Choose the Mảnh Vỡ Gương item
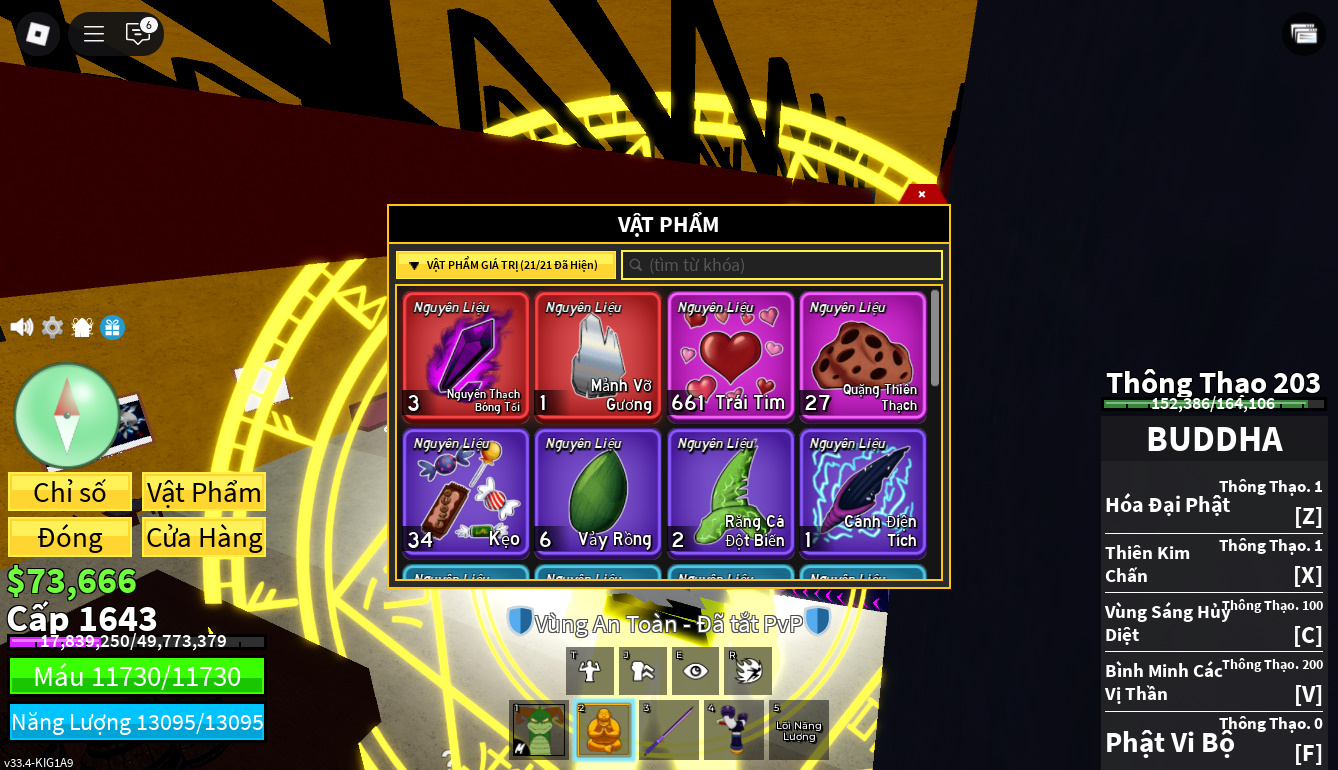The image size is (1338, 770). [x=597, y=355]
